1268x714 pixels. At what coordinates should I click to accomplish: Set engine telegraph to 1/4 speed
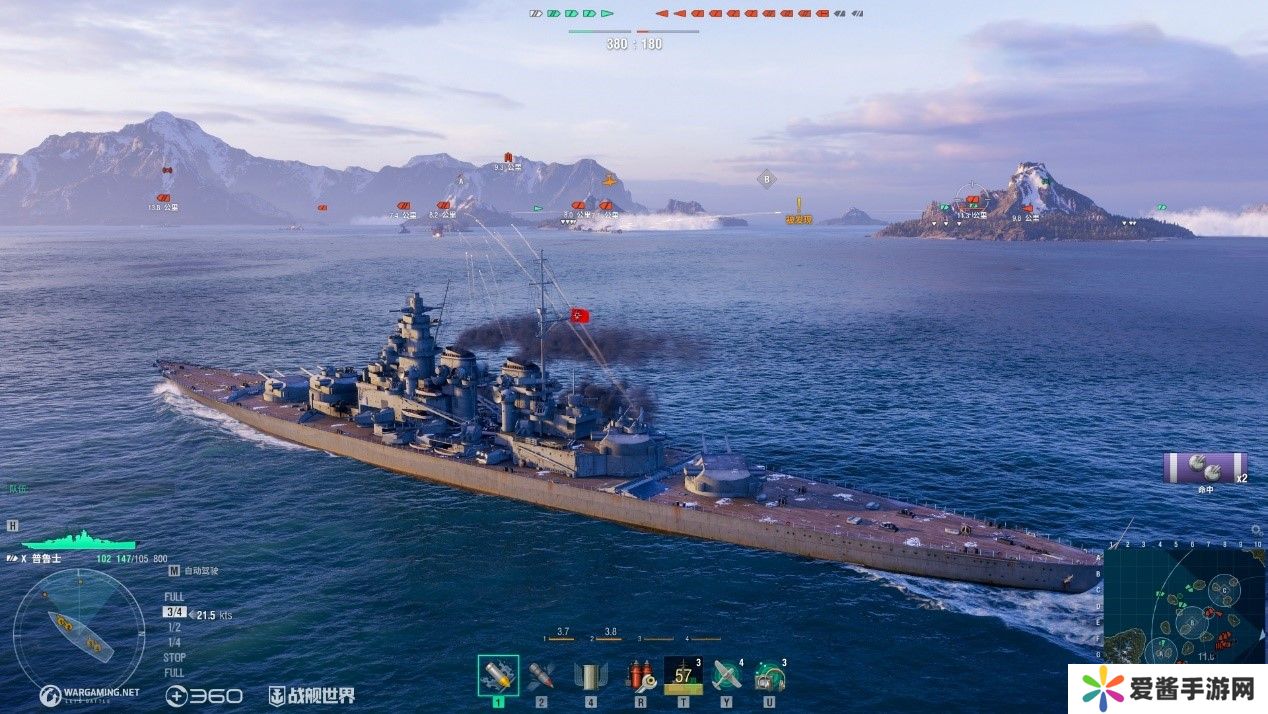pos(174,642)
